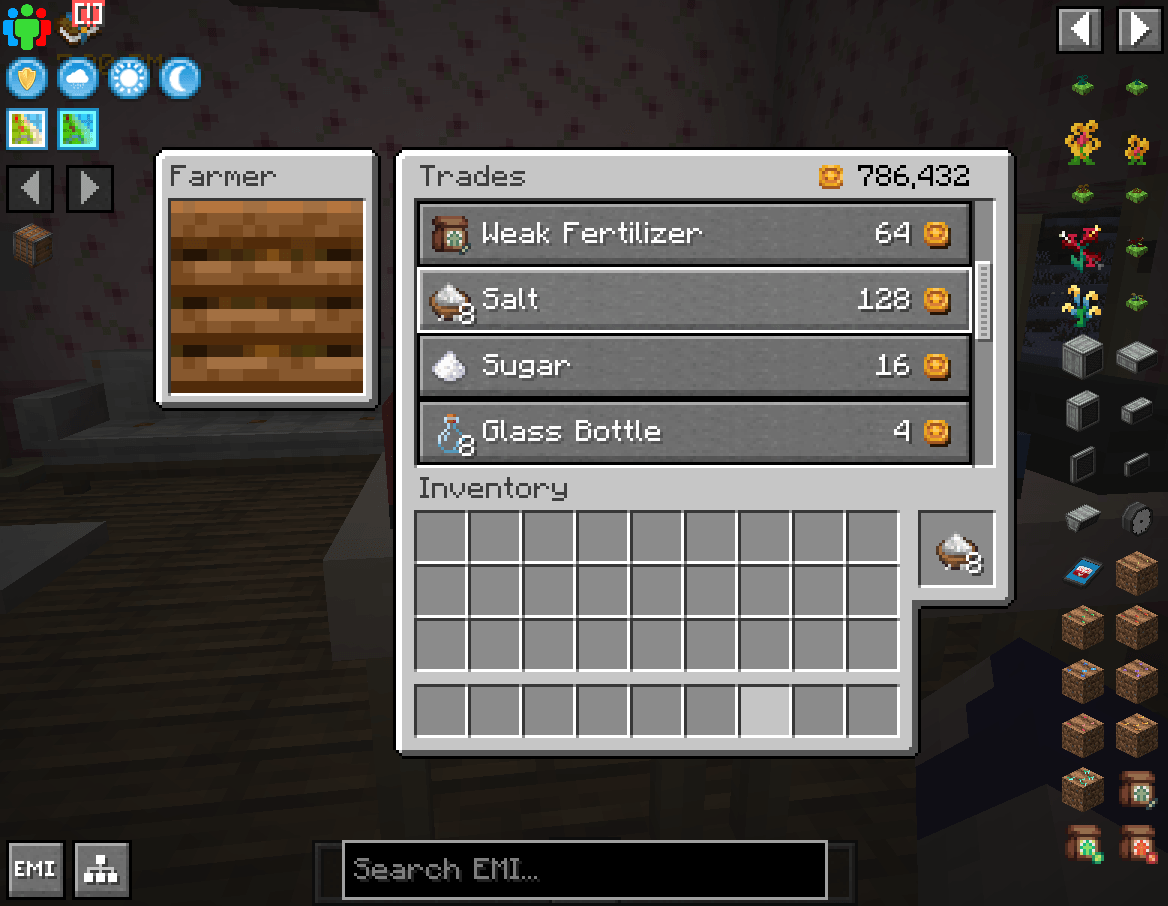Open the EMI recipe tree button

coord(101,869)
